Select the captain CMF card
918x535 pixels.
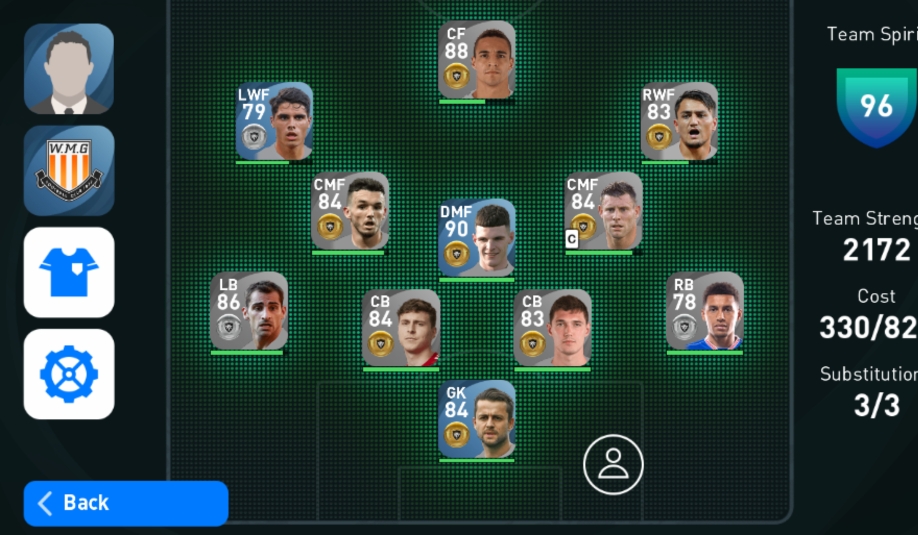click(x=603, y=211)
